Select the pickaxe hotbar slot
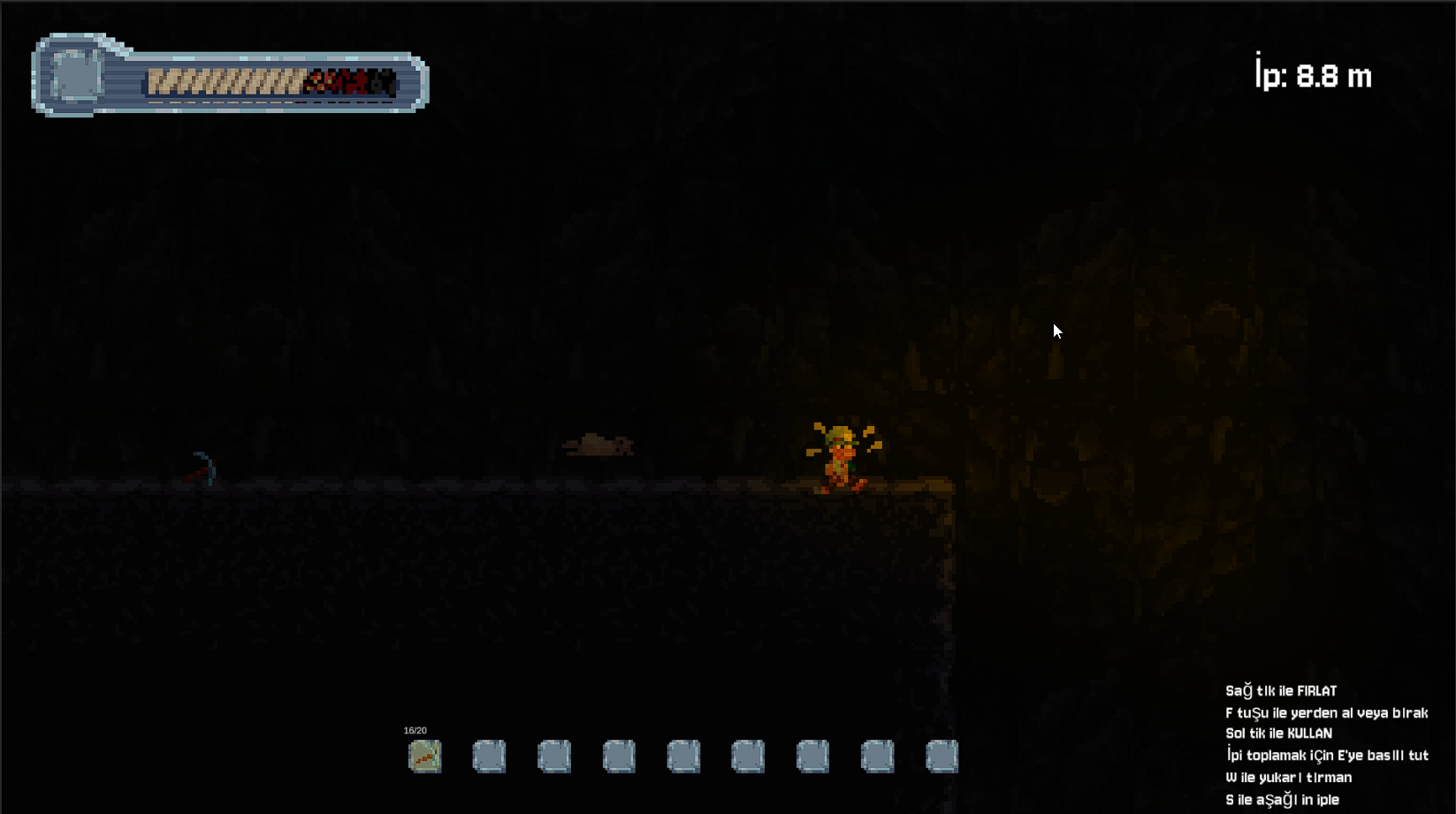This screenshot has height=814, width=1456. 425,757
